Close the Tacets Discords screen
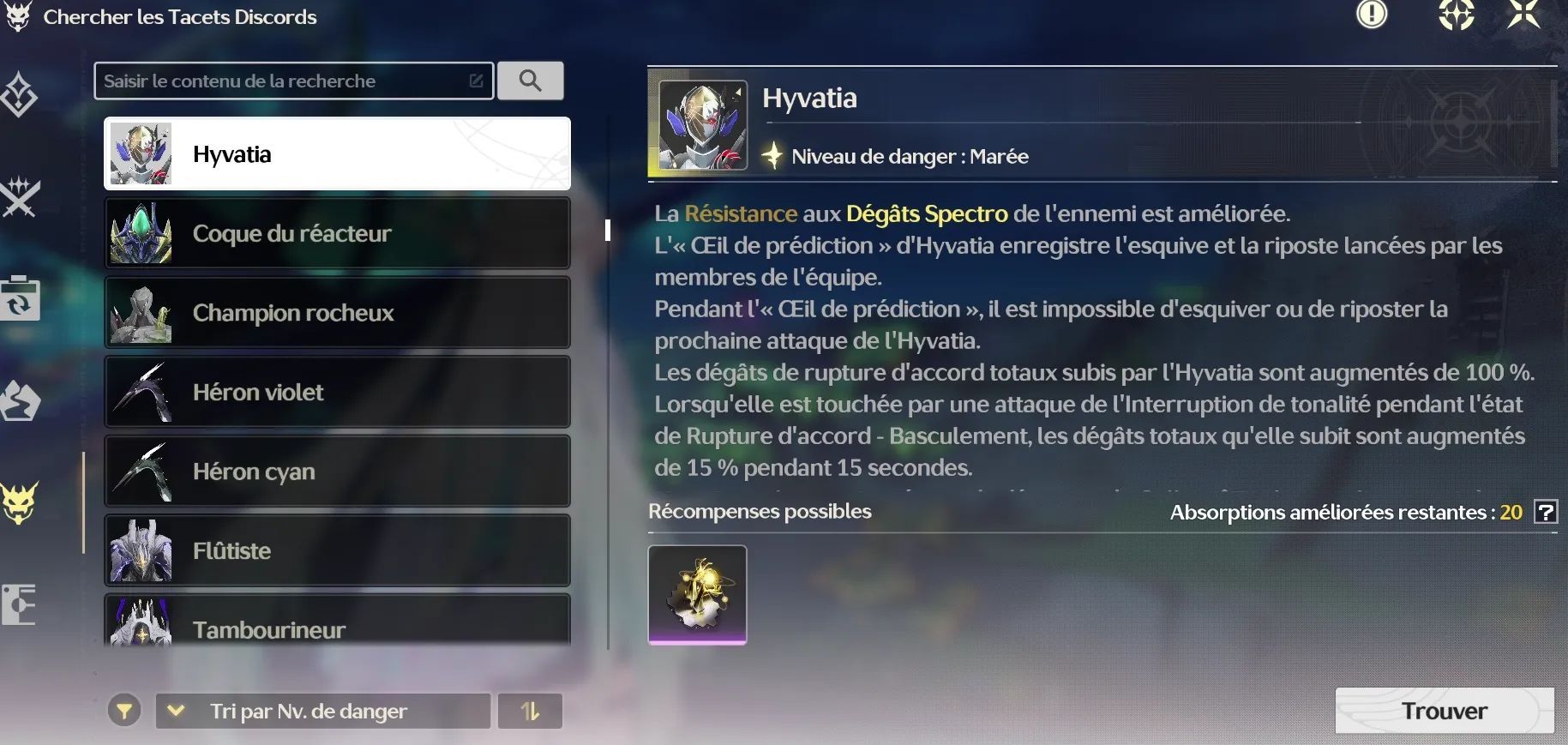Image resolution: width=1568 pixels, height=745 pixels. coord(1523,15)
